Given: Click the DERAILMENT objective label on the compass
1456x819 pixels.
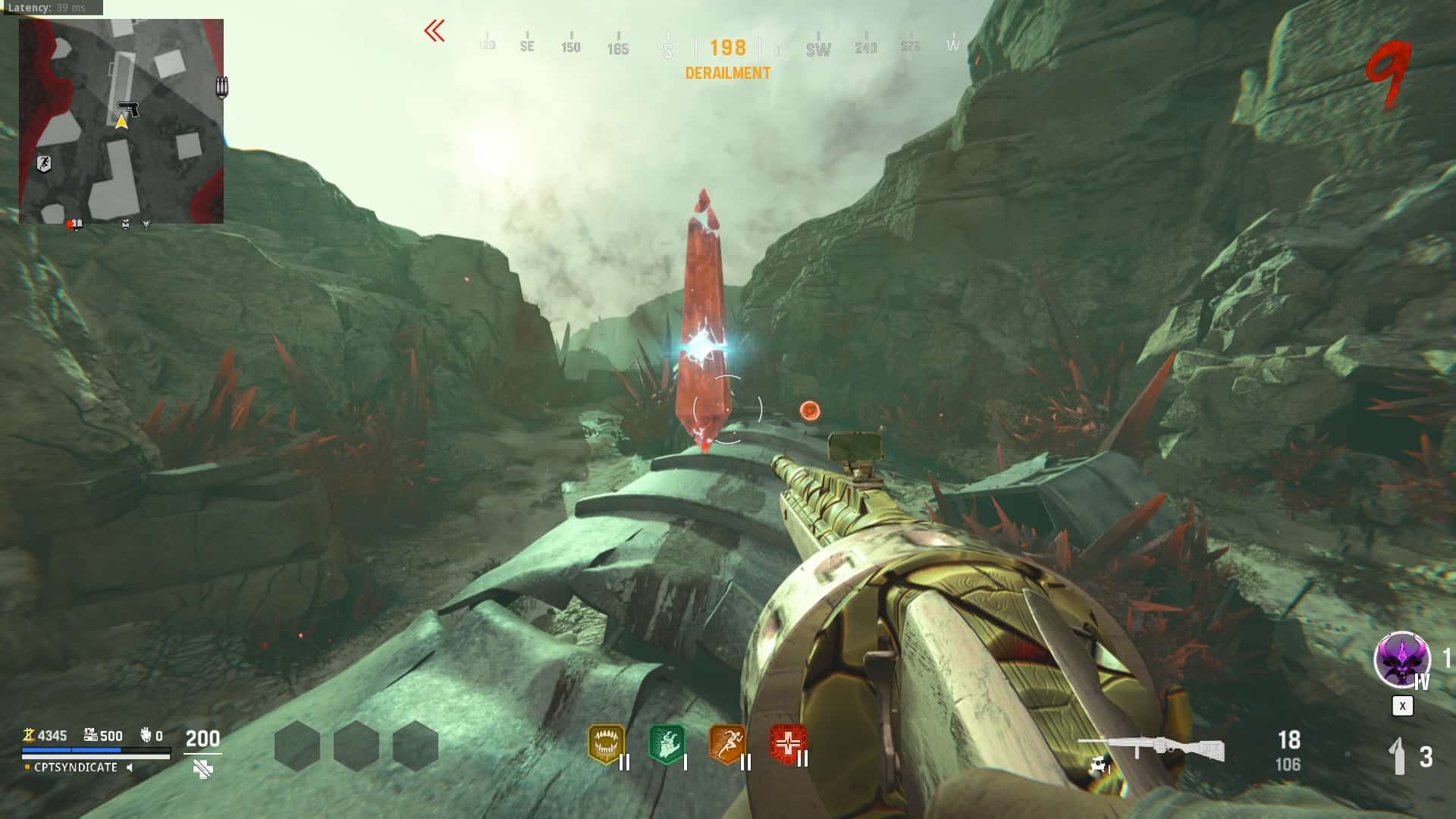Looking at the screenshot, I should [x=728, y=74].
